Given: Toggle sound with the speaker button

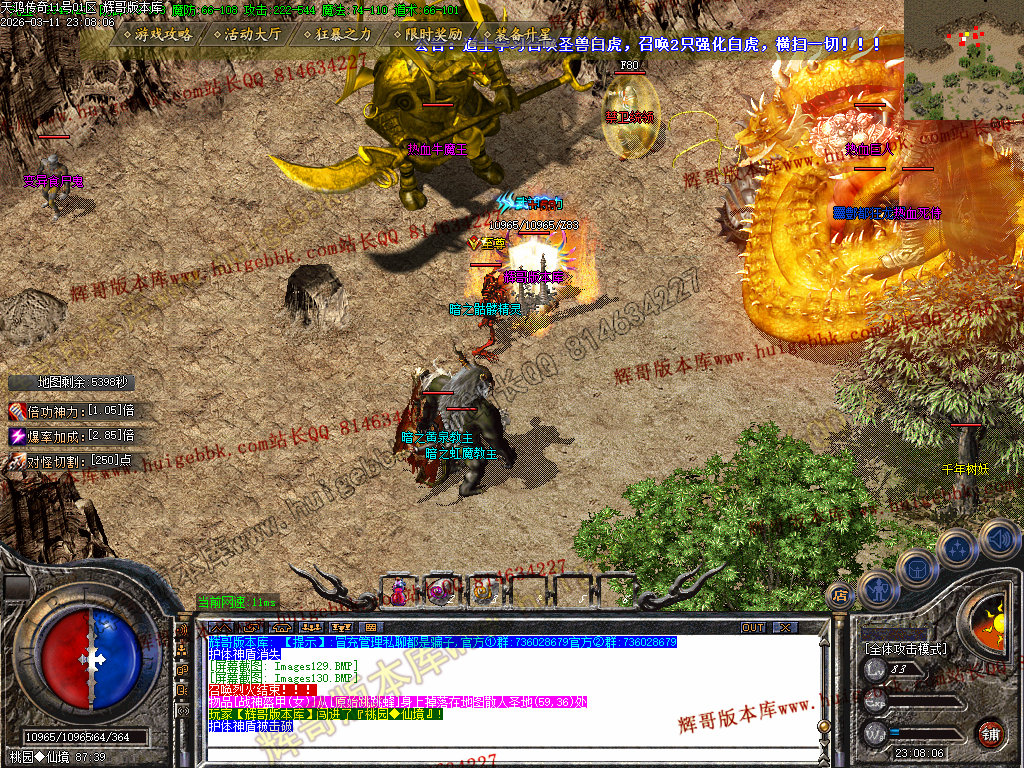Looking at the screenshot, I should click(998, 538).
